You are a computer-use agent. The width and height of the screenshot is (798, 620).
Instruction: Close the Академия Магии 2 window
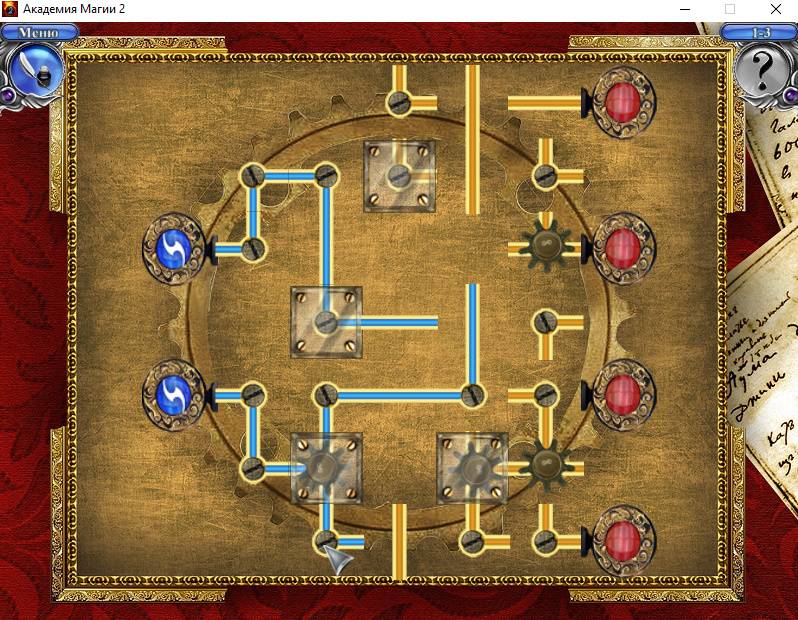pos(776,9)
